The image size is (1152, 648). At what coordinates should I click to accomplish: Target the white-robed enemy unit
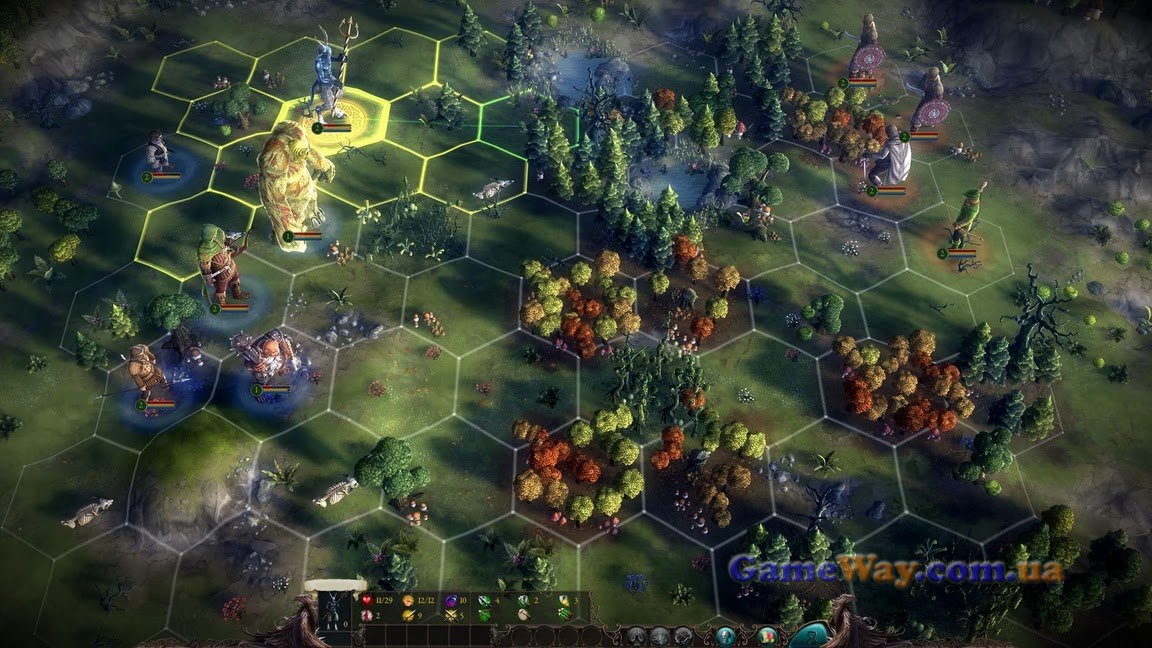point(891,155)
